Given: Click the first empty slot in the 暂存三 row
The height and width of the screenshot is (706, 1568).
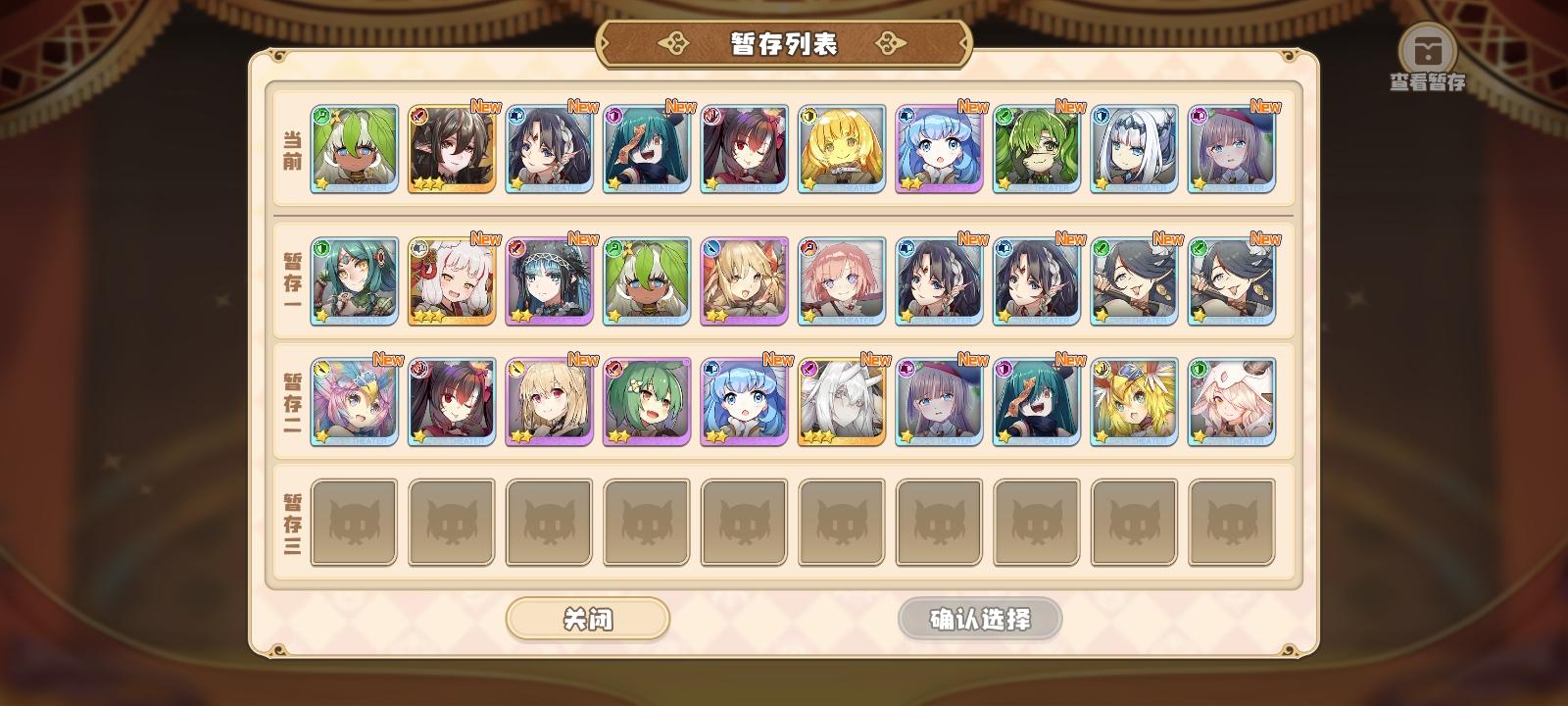Looking at the screenshot, I should point(353,521).
